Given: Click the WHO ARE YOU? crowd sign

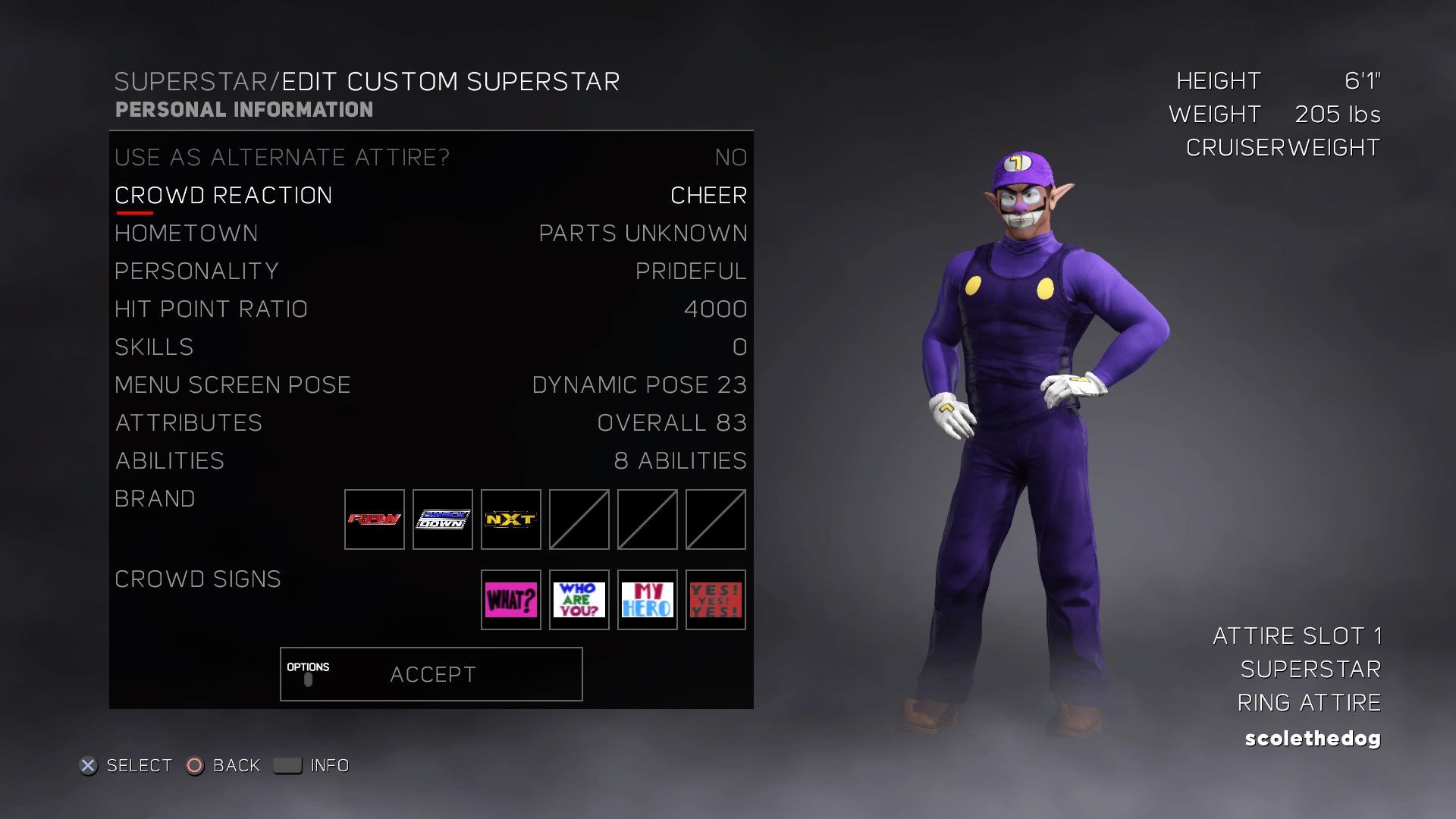Looking at the screenshot, I should pyautogui.click(x=579, y=601).
